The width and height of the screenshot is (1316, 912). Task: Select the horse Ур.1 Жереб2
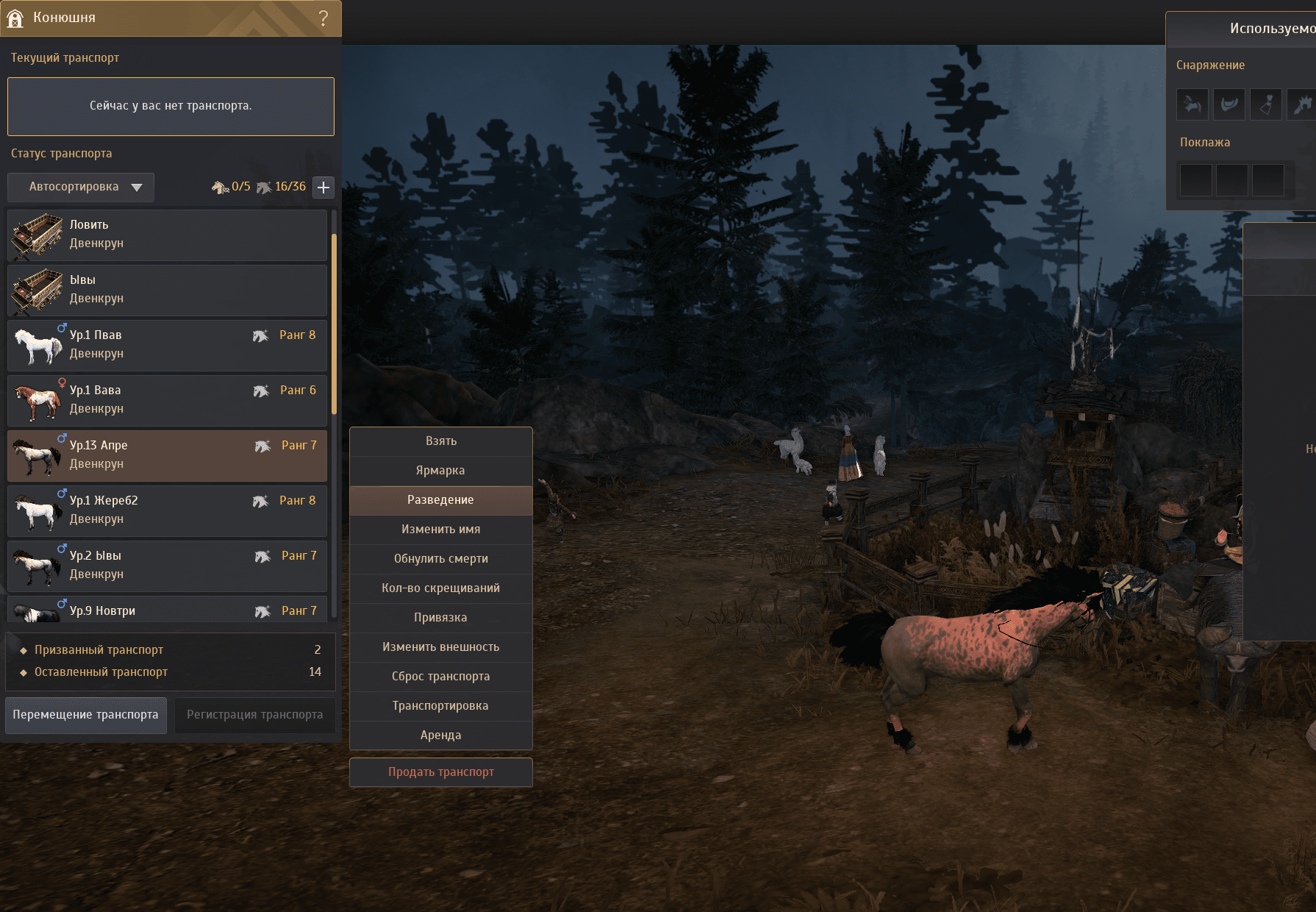167,510
